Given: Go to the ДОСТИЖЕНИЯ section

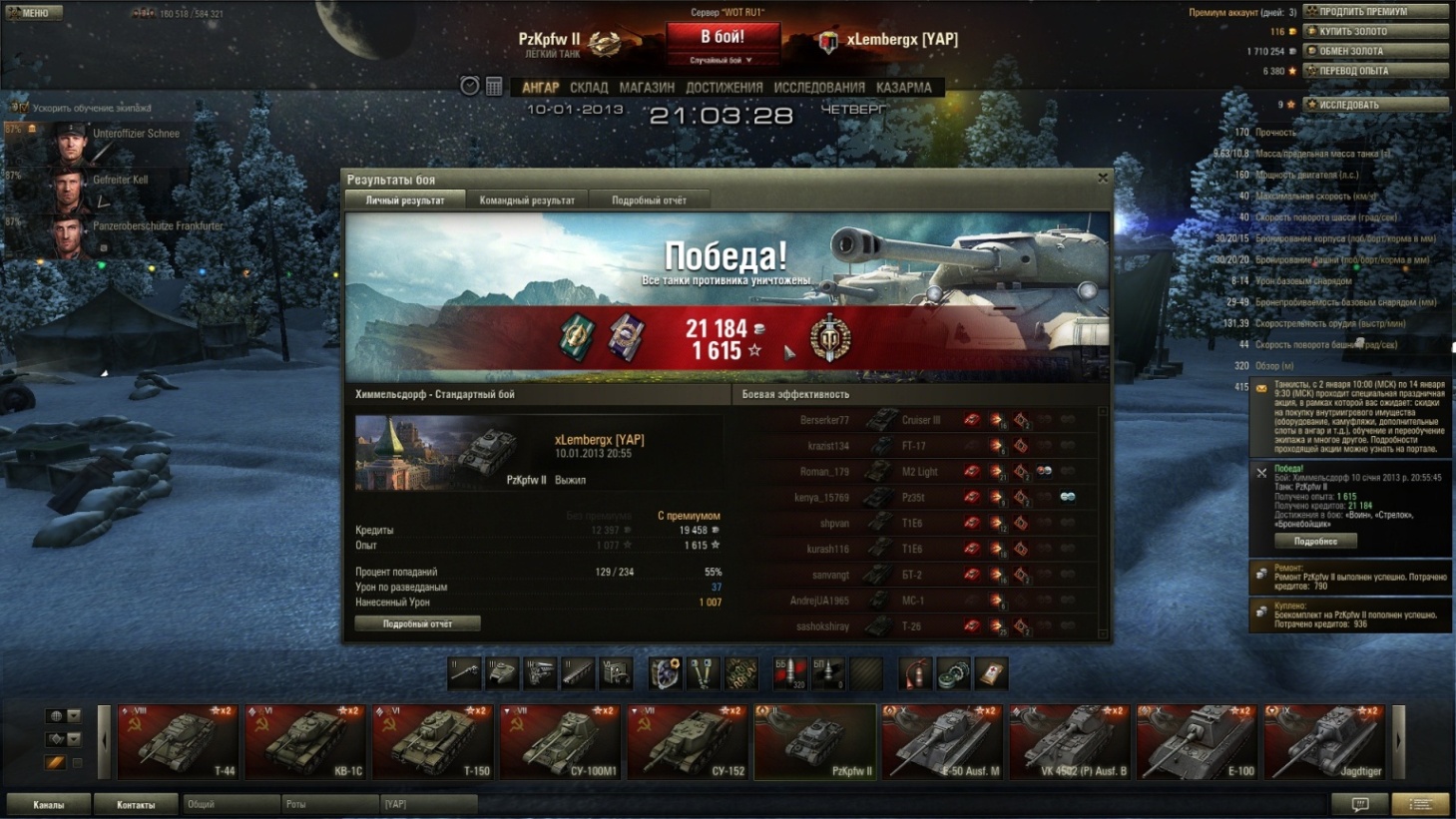Looking at the screenshot, I should (724, 88).
